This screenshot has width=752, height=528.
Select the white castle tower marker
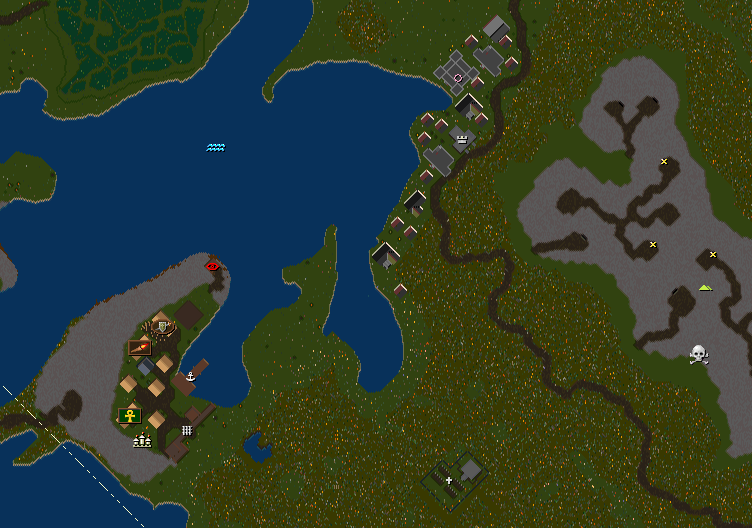(462, 140)
